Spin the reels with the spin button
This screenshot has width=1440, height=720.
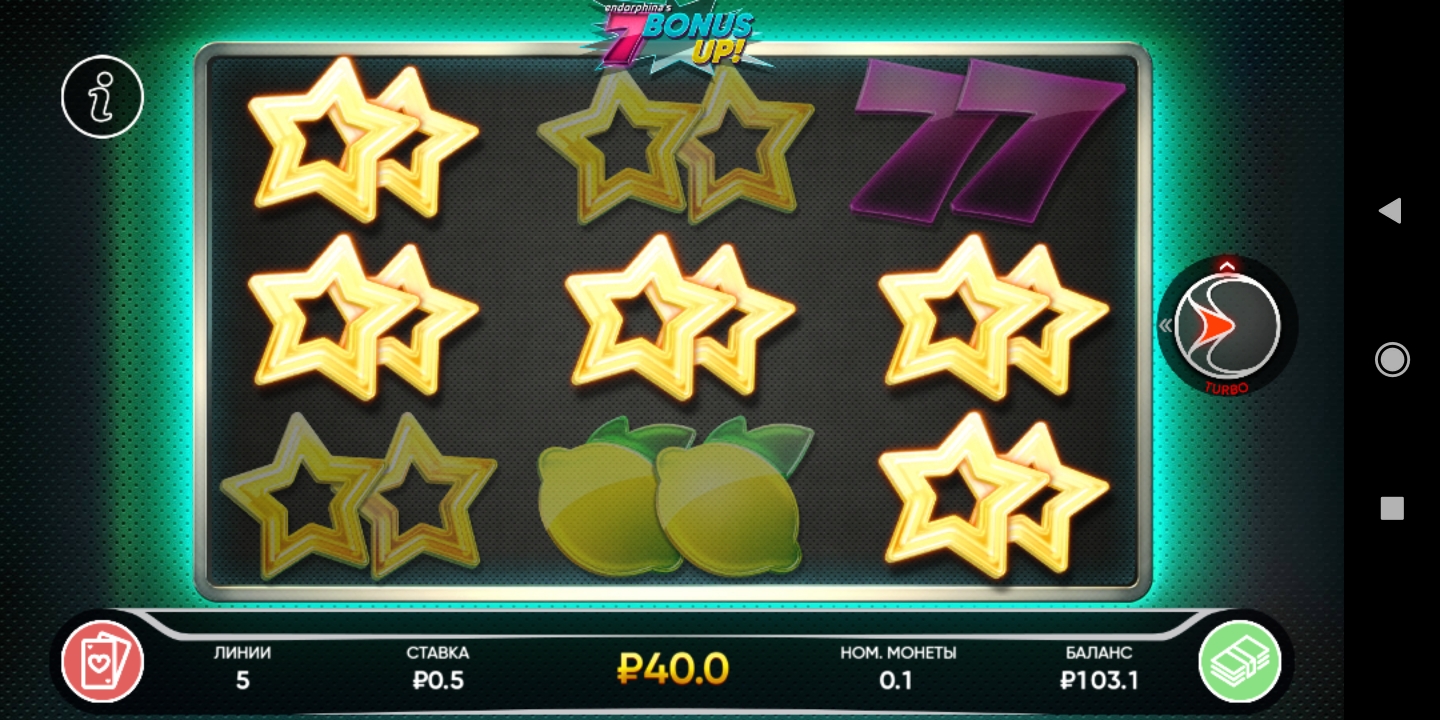(1227, 323)
